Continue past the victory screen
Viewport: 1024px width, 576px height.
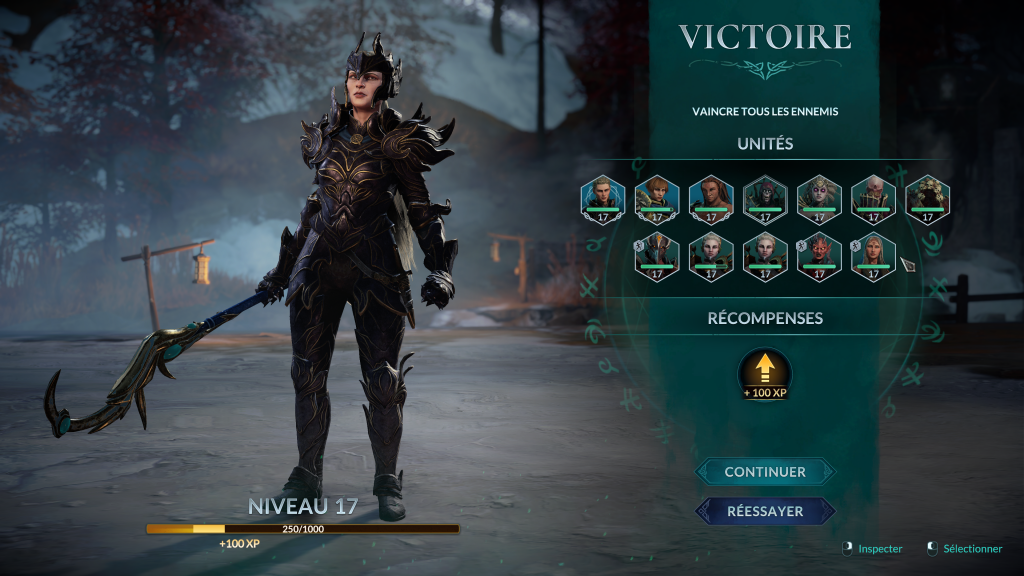pyautogui.click(x=765, y=471)
